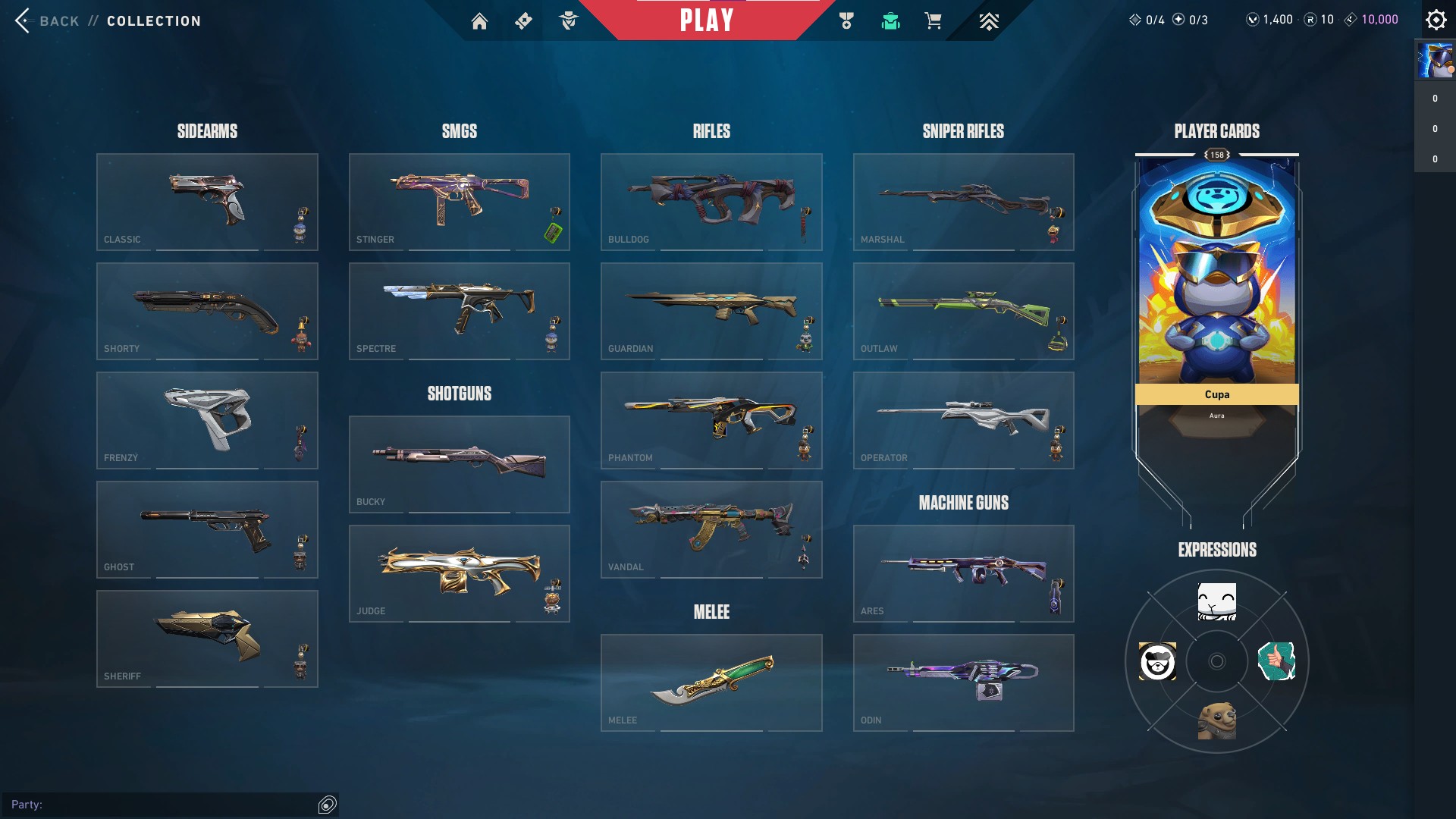Open Premier via the chevron icon
The height and width of the screenshot is (819, 1456).
point(988,21)
